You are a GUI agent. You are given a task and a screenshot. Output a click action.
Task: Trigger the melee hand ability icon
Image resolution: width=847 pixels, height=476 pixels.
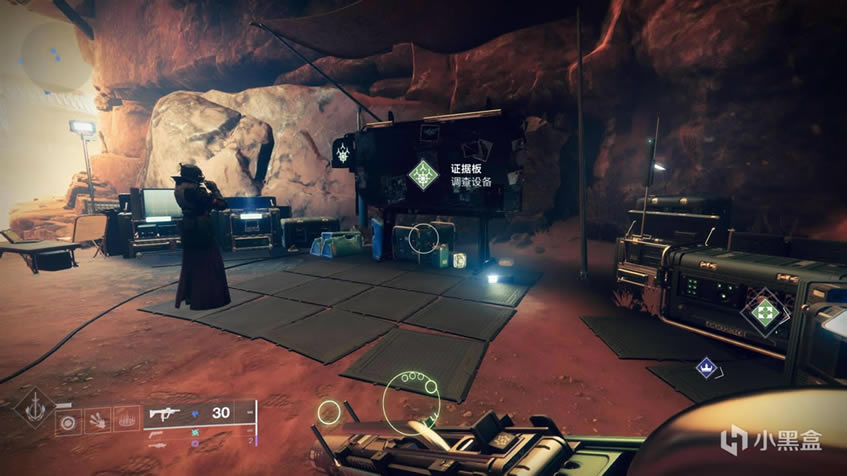click(x=98, y=420)
